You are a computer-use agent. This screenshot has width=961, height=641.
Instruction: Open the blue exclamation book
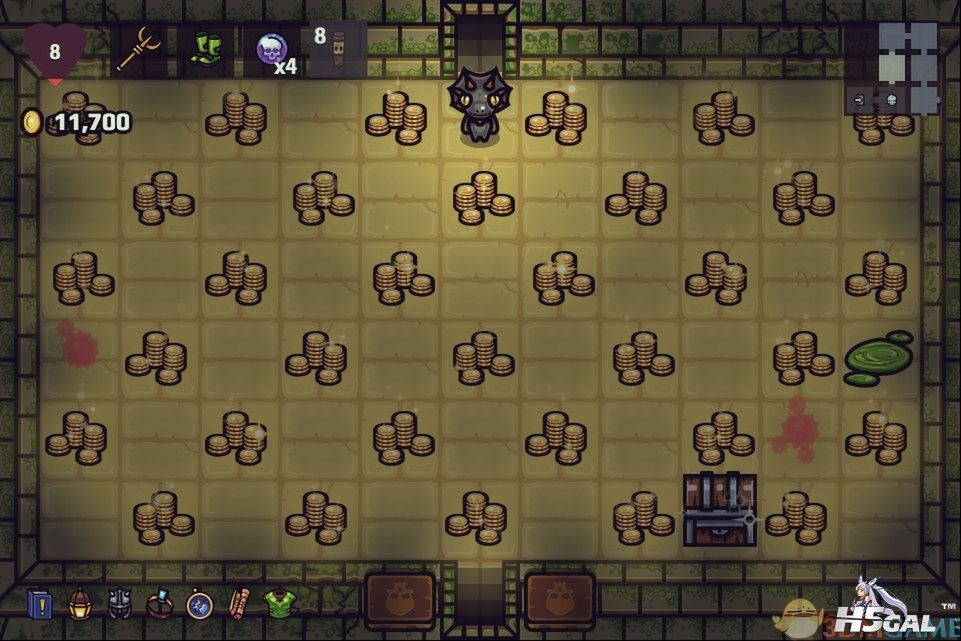tap(41, 604)
